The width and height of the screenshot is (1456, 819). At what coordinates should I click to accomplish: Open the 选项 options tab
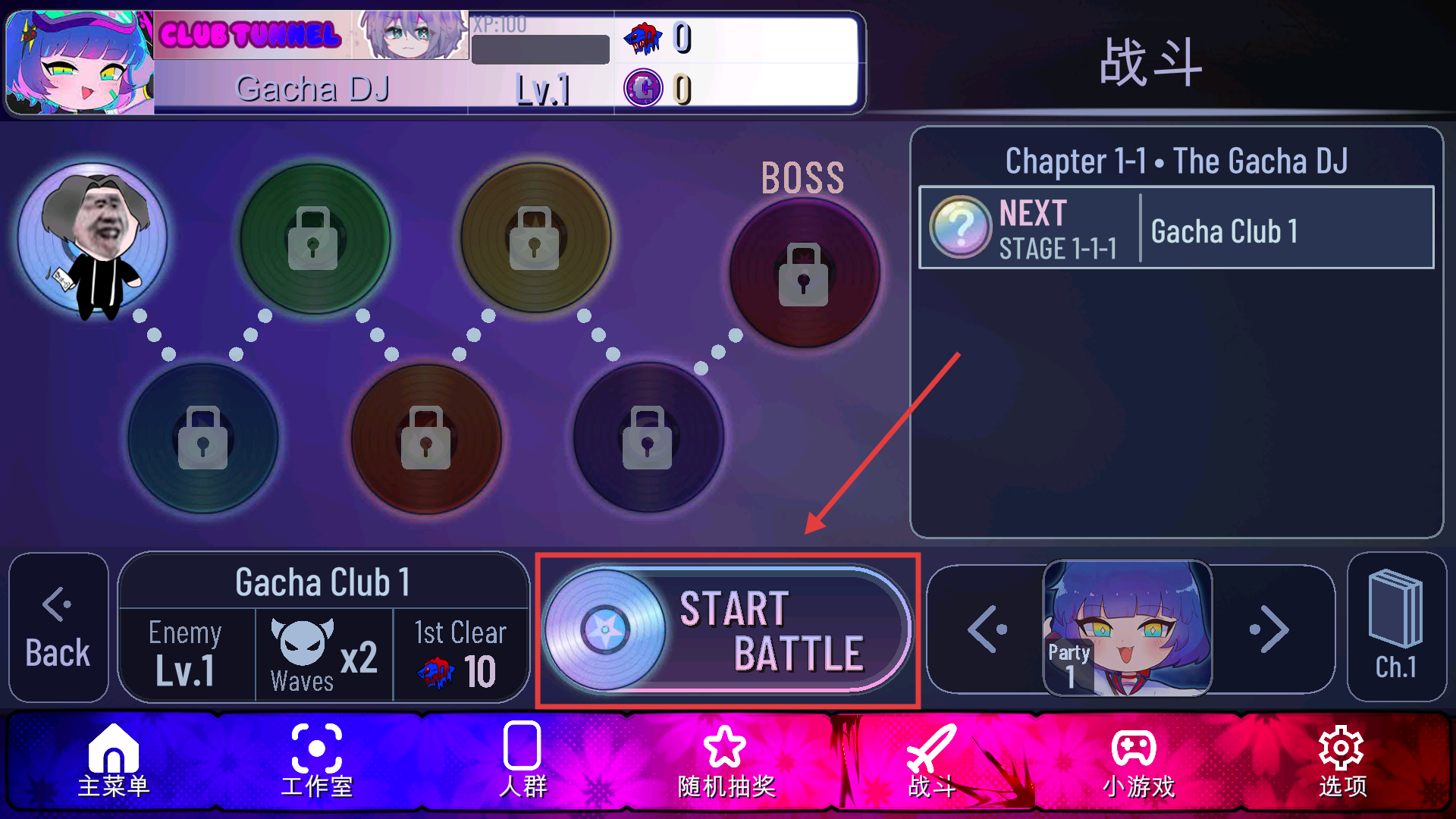pos(1342,761)
